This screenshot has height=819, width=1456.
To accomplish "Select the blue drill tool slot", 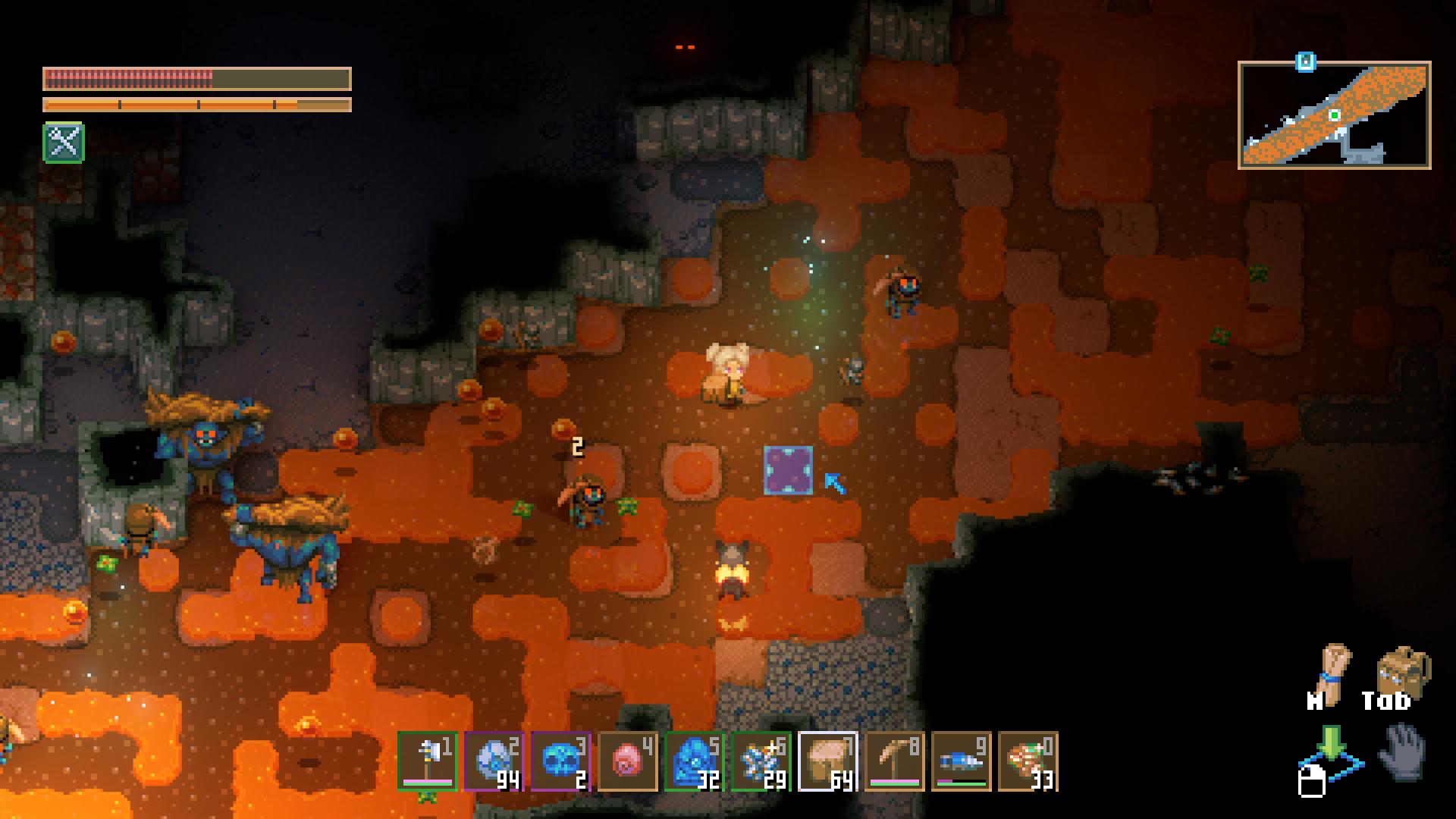I will [961, 761].
